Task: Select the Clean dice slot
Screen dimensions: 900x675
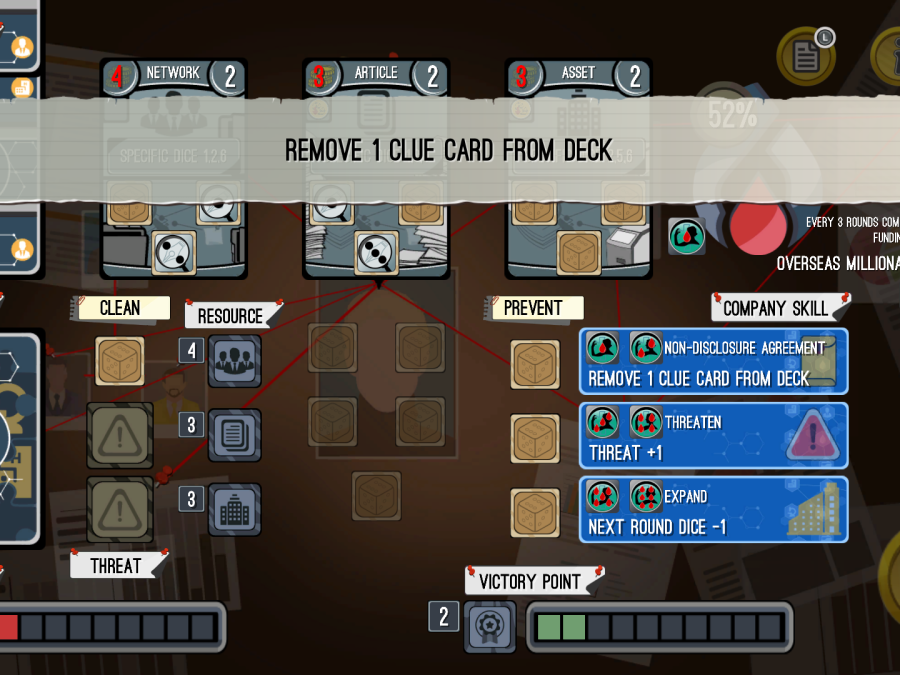Action: pyautogui.click(x=120, y=361)
